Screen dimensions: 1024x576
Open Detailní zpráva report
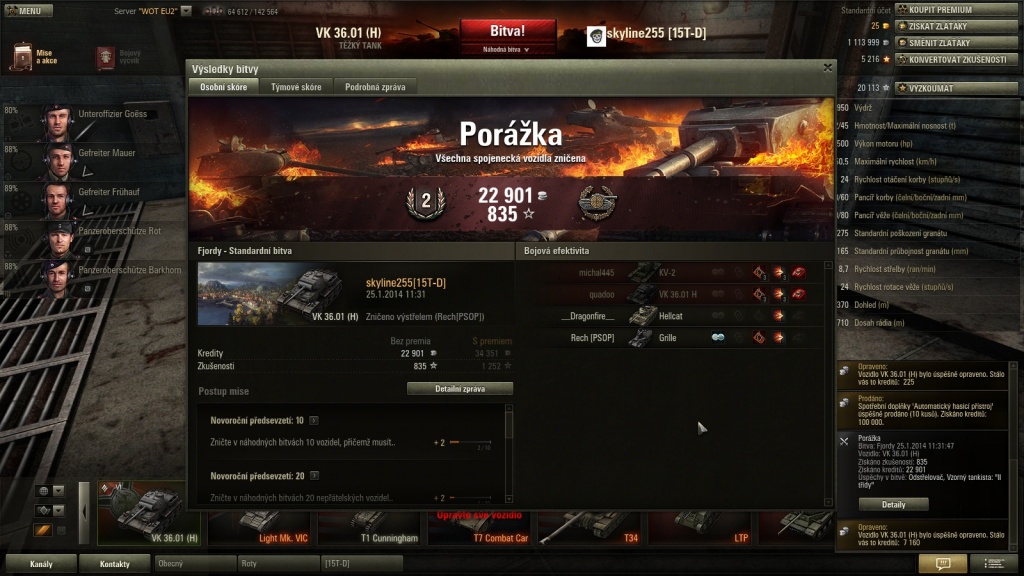pyautogui.click(x=459, y=388)
